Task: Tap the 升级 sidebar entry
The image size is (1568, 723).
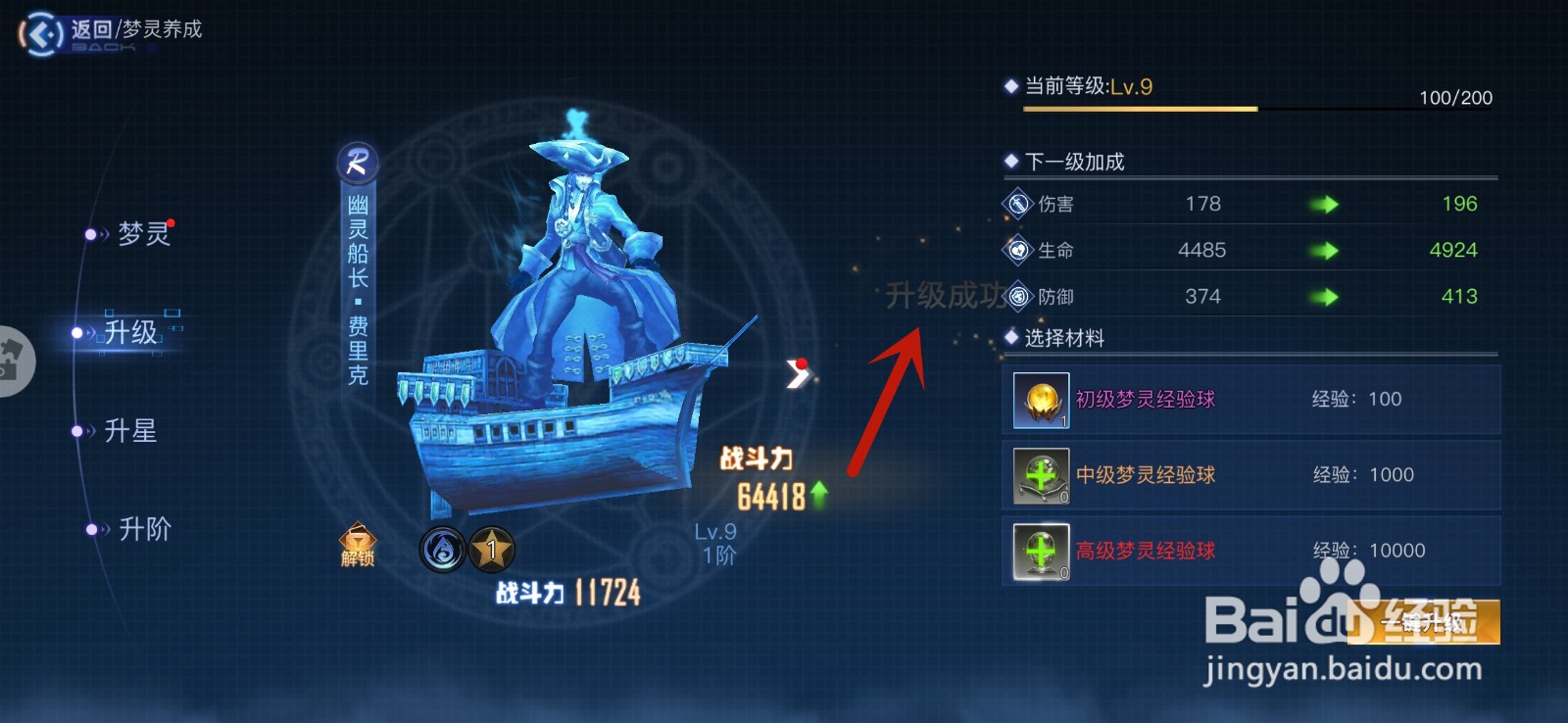Action: tap(130, 332)
